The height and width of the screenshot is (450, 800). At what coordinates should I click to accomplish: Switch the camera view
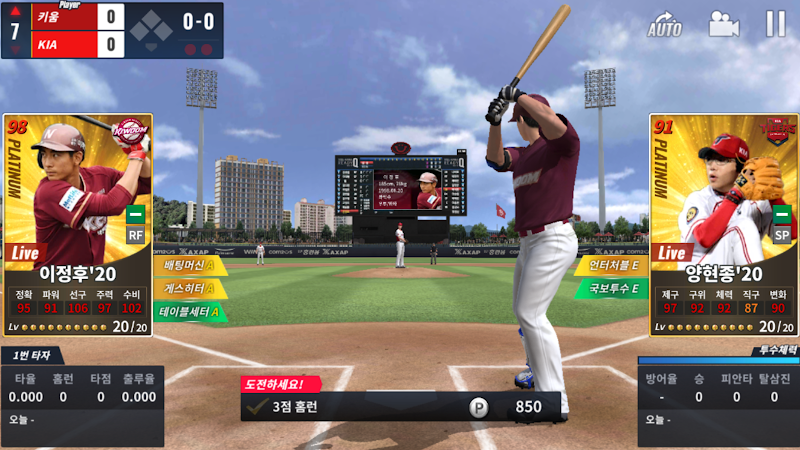[723, 24]
